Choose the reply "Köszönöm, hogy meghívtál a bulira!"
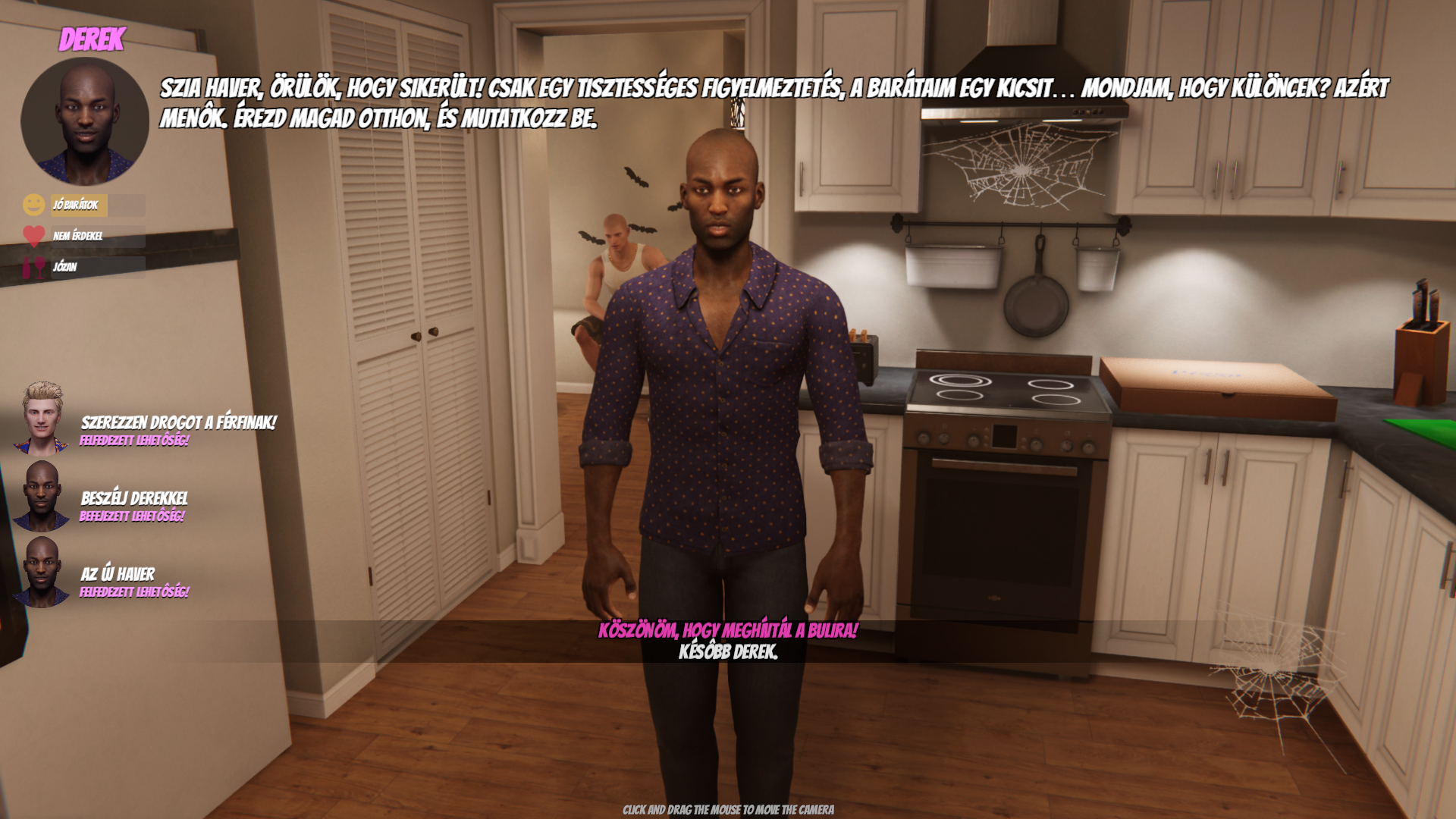 [x=728, y=631]
